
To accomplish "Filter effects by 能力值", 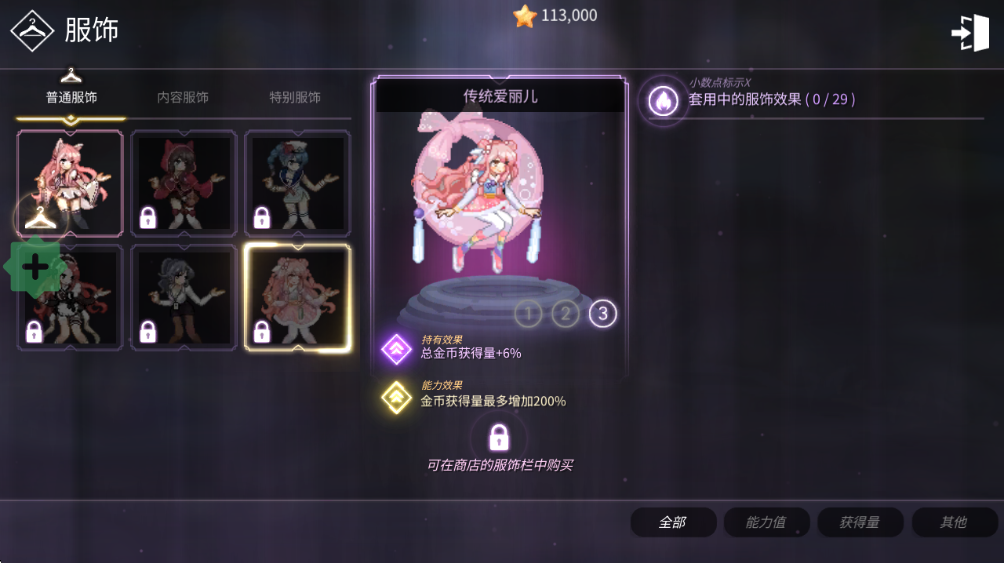I will coord(766,522).
